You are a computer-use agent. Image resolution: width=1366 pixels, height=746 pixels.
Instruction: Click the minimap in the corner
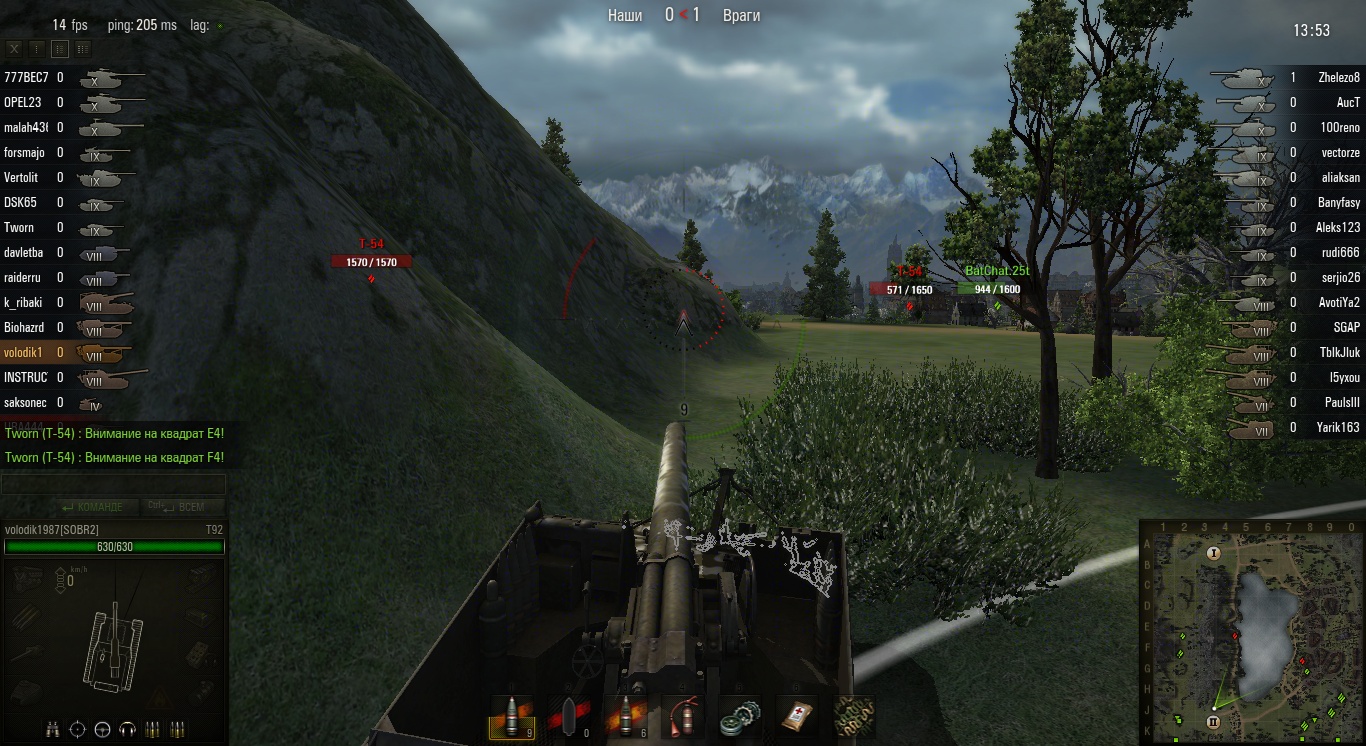pyautogui.click(x=1251, y=632)
